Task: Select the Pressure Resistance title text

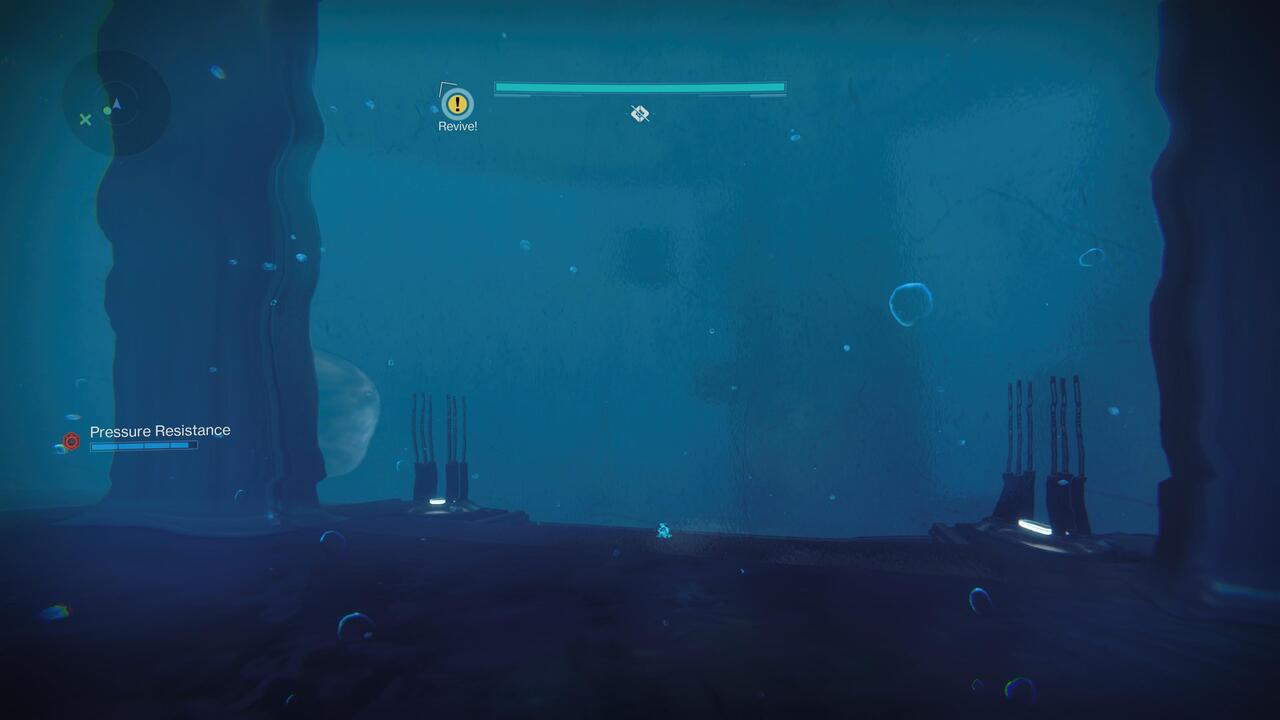Action: pos(160,430)
